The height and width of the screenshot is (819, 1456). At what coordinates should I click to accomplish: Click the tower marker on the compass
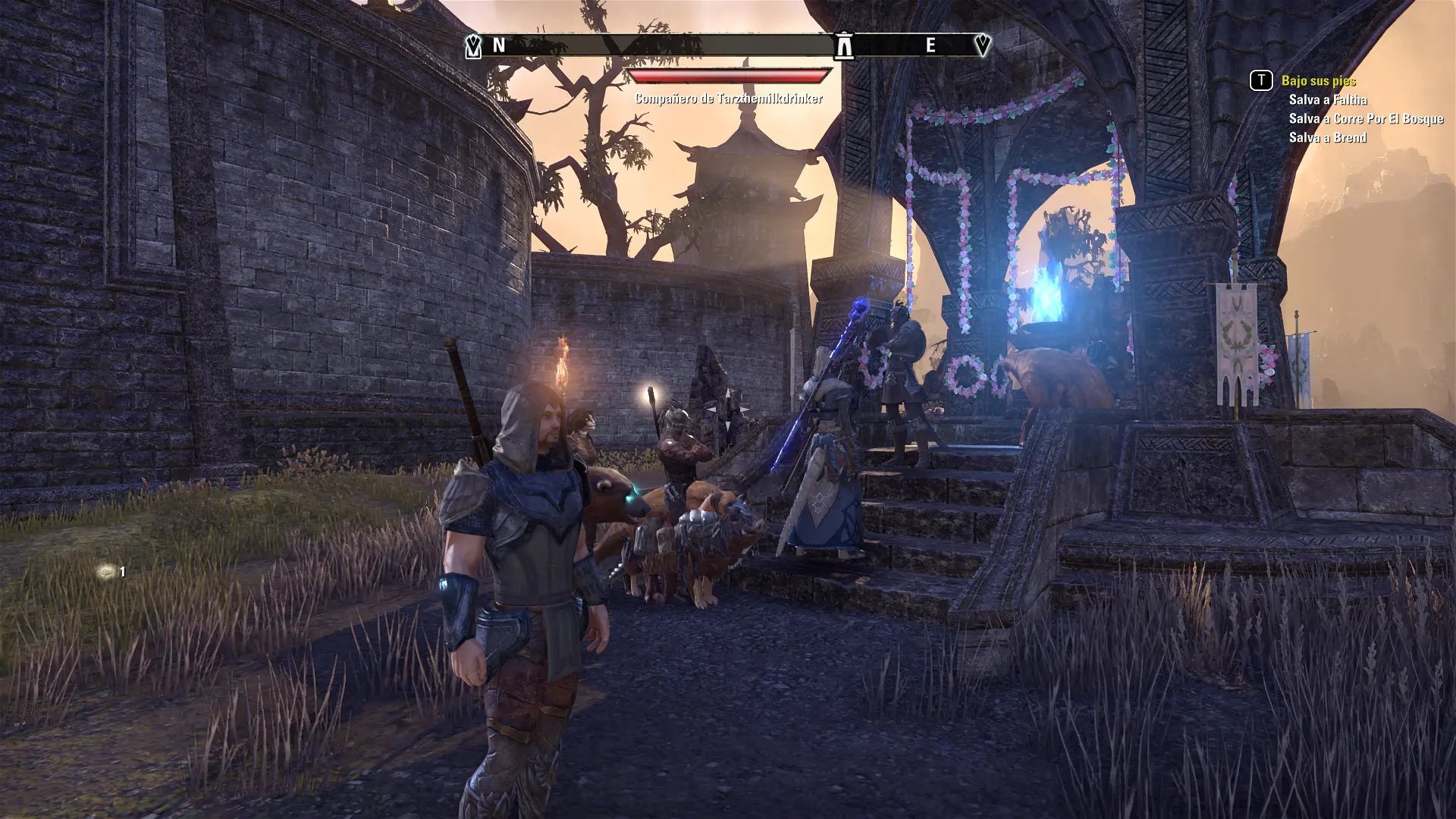pyautogui.click(x=843, y=45)
